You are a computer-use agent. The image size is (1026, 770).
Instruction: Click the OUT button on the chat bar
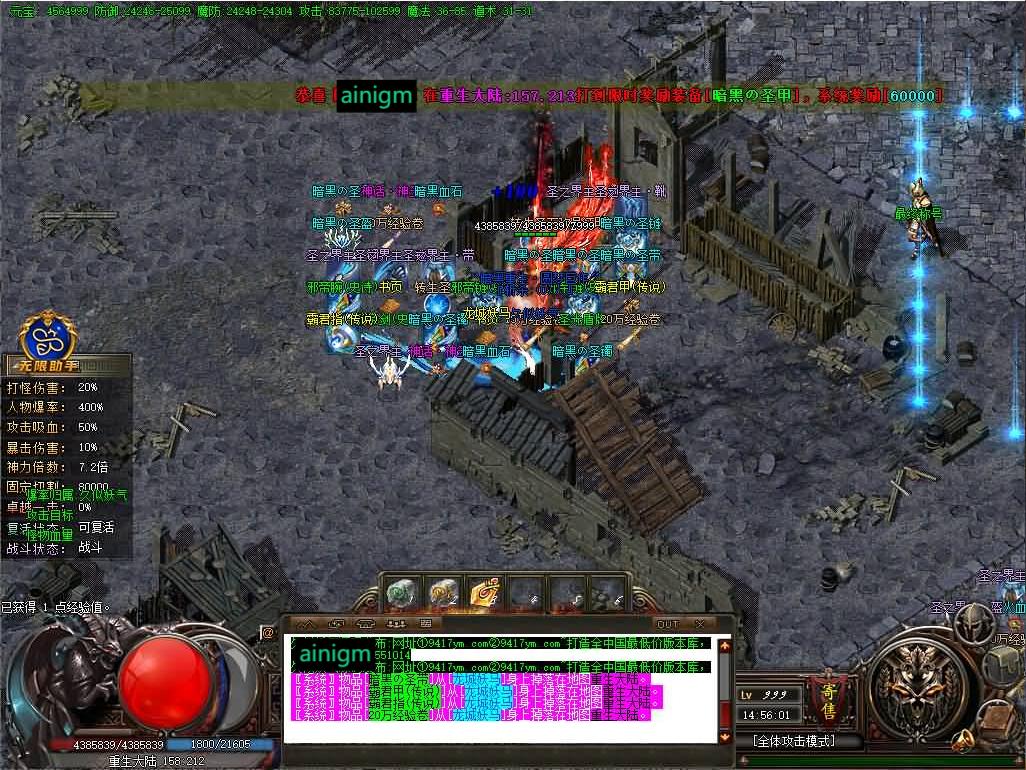[x=667, y=624]
